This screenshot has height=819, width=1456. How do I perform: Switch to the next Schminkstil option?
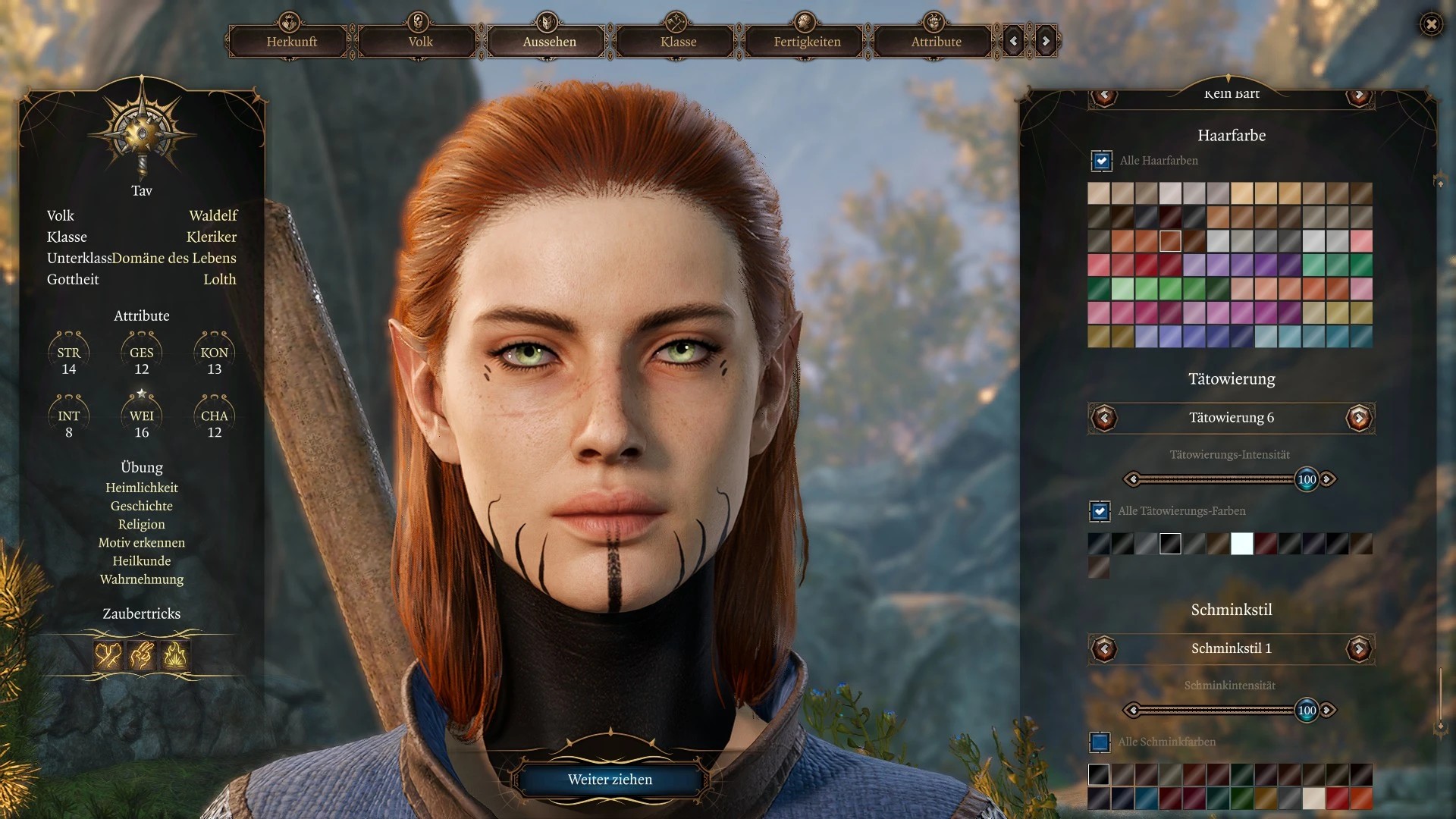pyautogui.click(x=1358, y=648)
